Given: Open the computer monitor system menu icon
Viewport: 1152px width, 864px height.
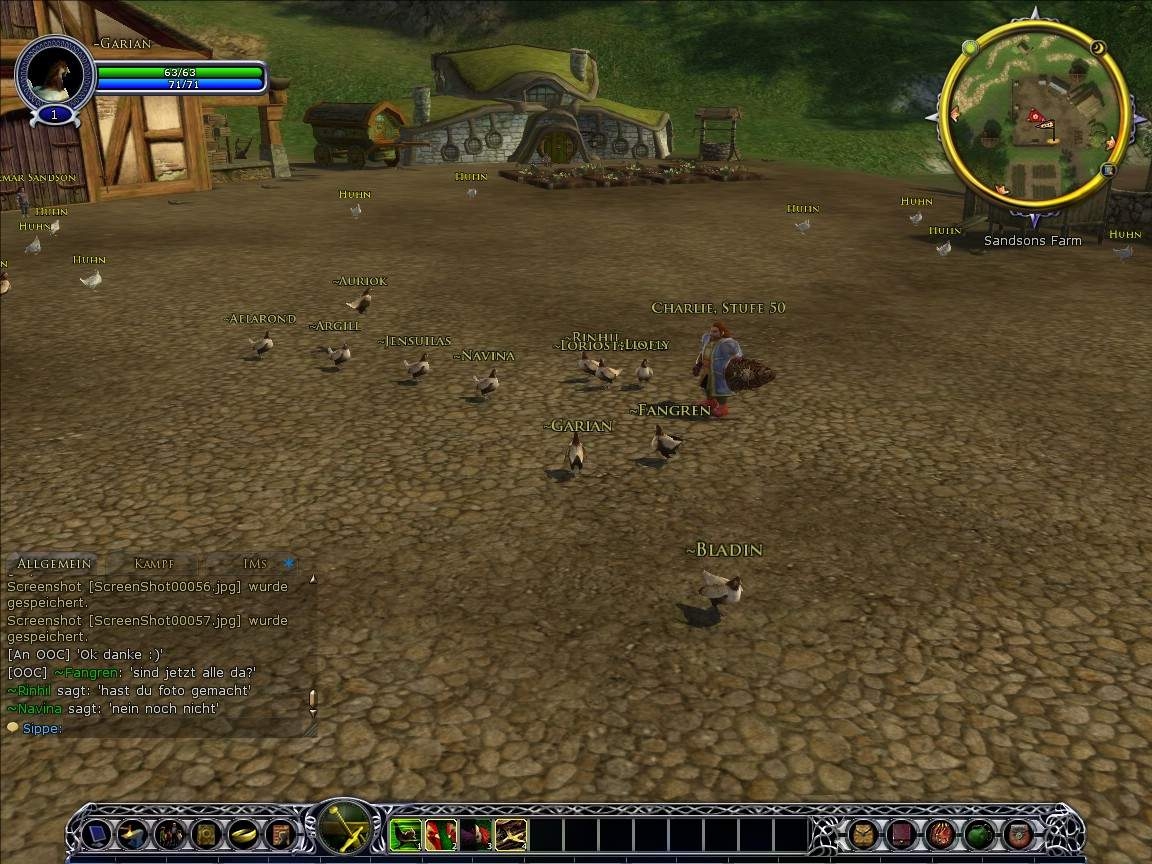Looking at the screenshot, I should tap(97, 834).
